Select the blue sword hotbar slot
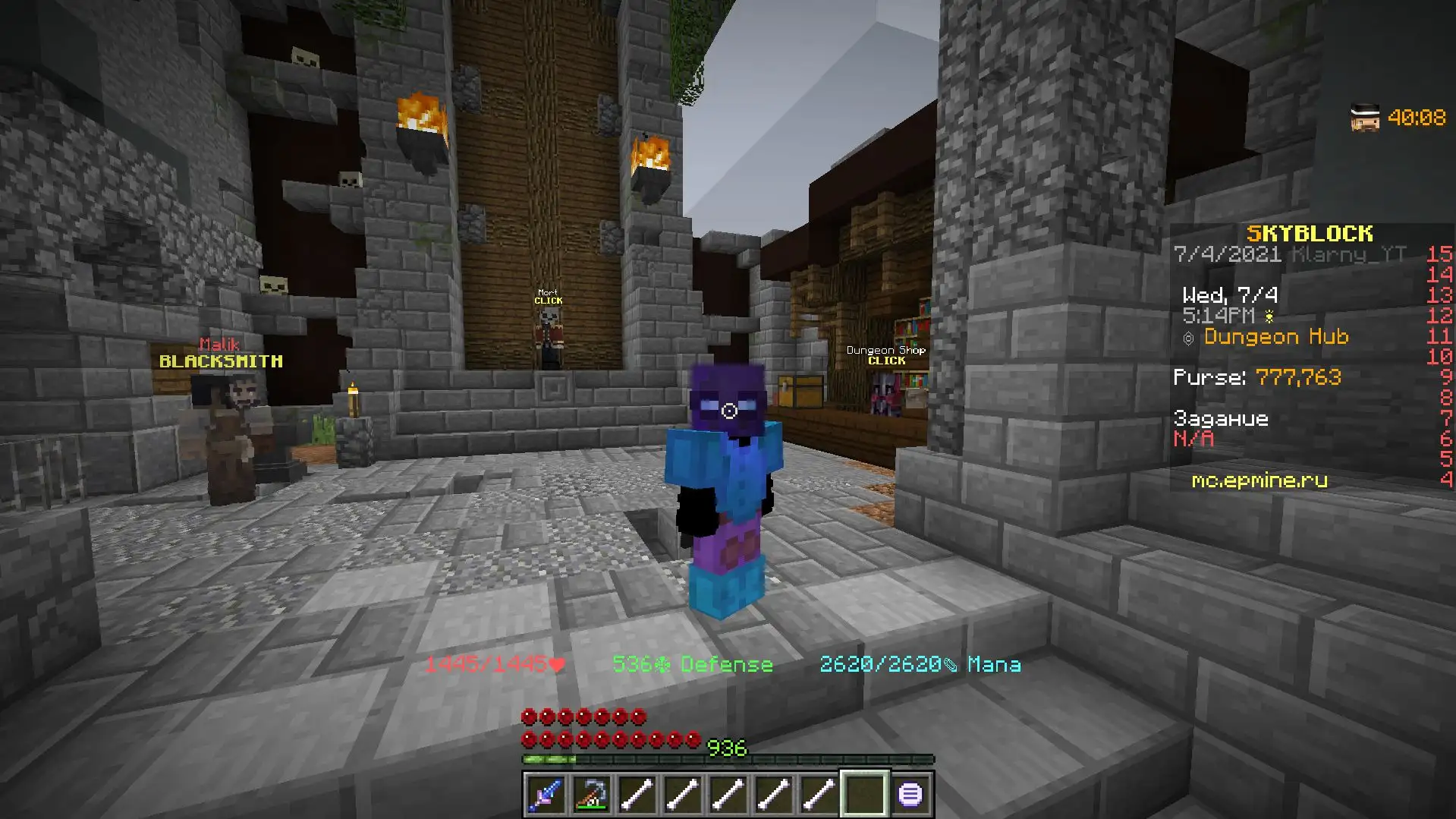 coord(546,795)
